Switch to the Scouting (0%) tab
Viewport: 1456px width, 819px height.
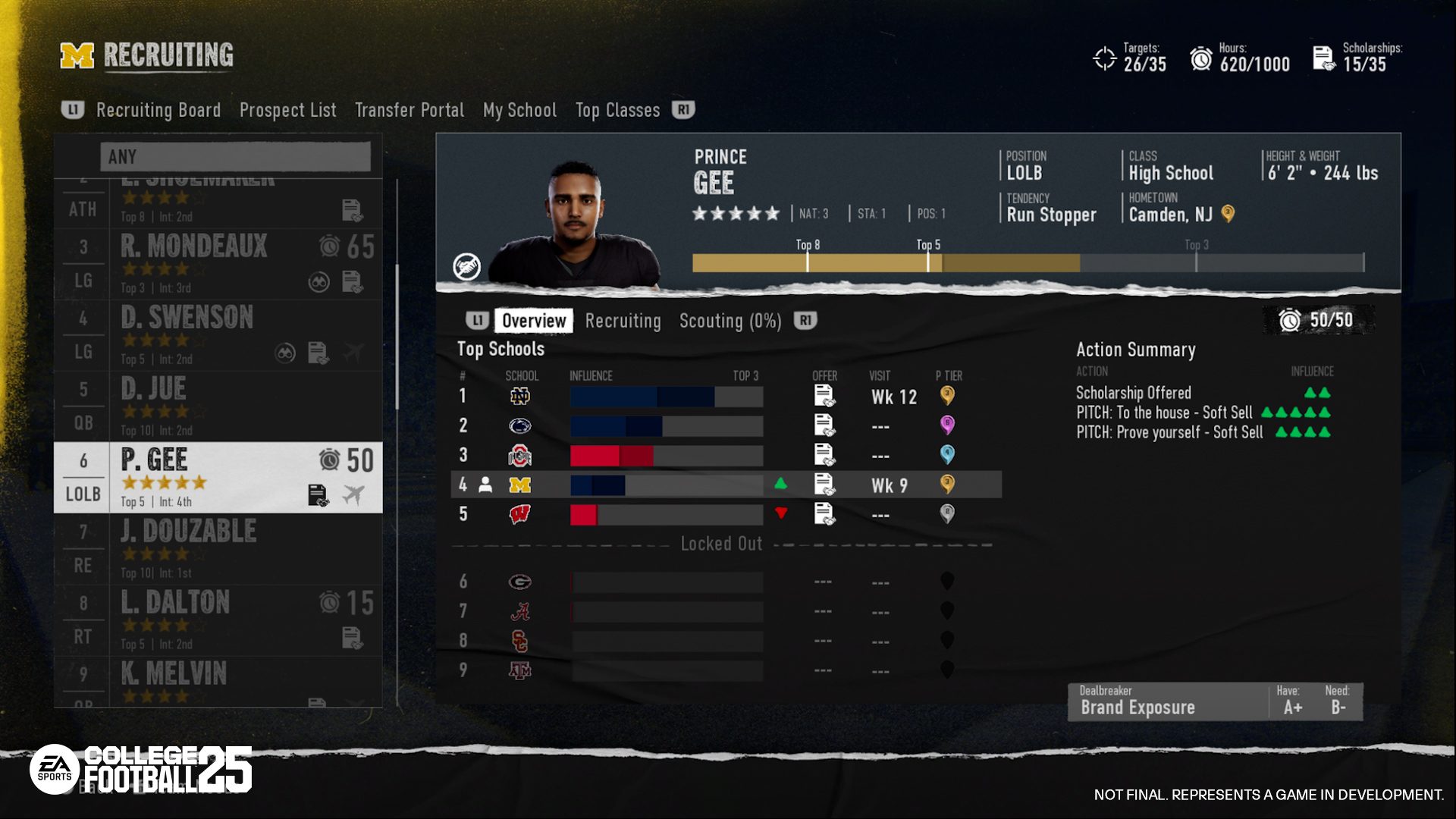pyautogui.click(x=729, y=320)
